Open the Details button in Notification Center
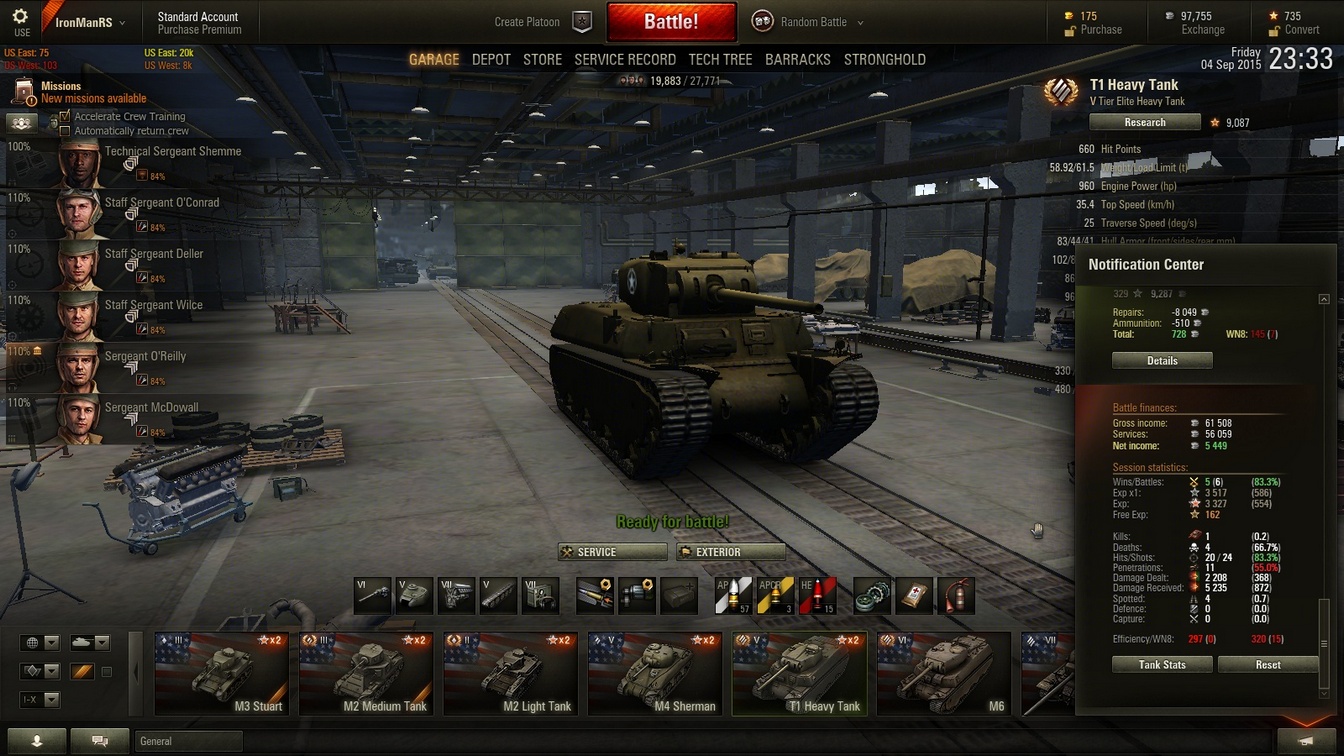The width and height of the screenshot is (1344, 756). 1162,361
